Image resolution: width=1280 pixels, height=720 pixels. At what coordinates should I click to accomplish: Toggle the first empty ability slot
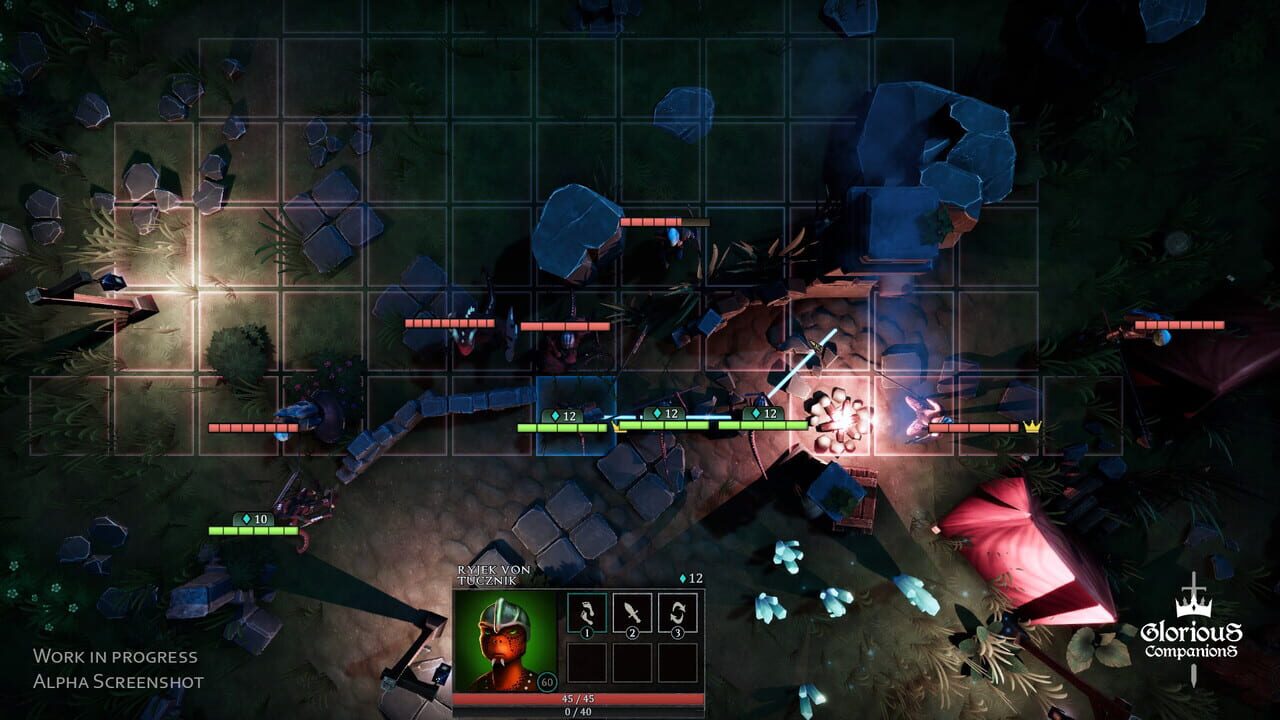(585, 663)
